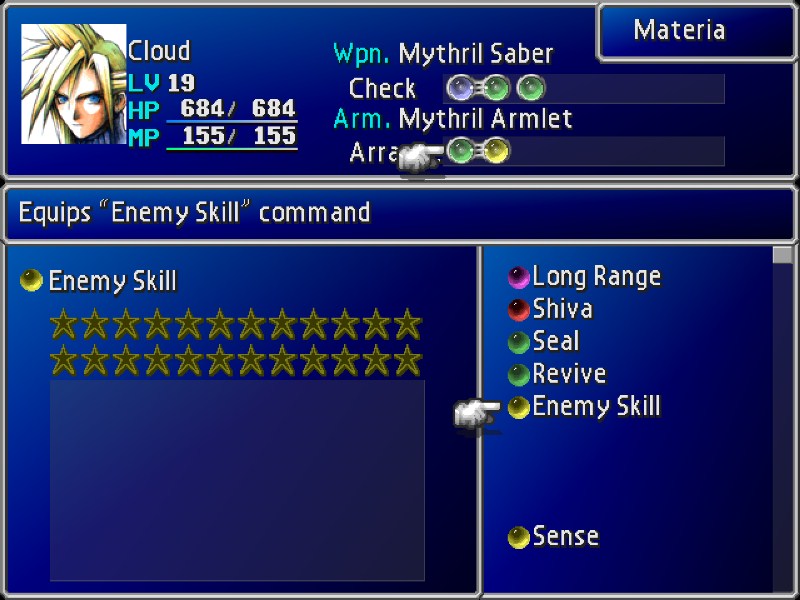Select Revive materia in the list

tap(569, 374)
